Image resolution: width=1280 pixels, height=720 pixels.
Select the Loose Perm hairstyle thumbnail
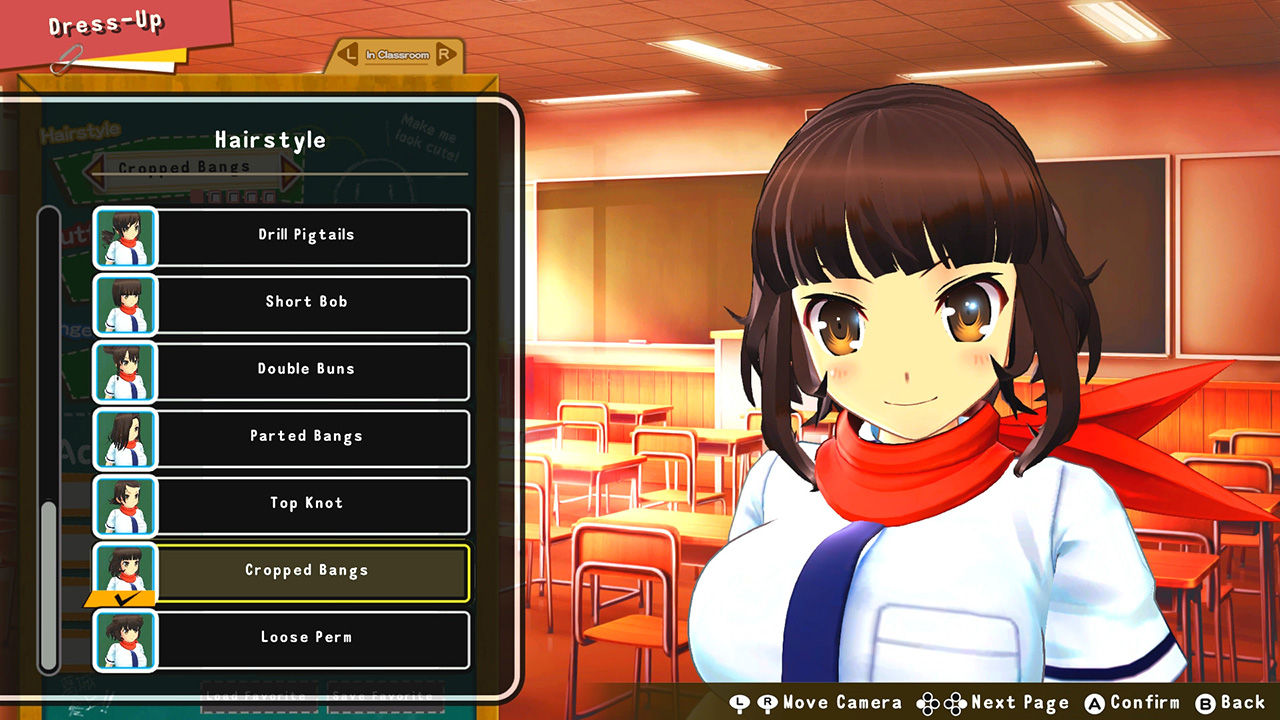pos(124,640)
